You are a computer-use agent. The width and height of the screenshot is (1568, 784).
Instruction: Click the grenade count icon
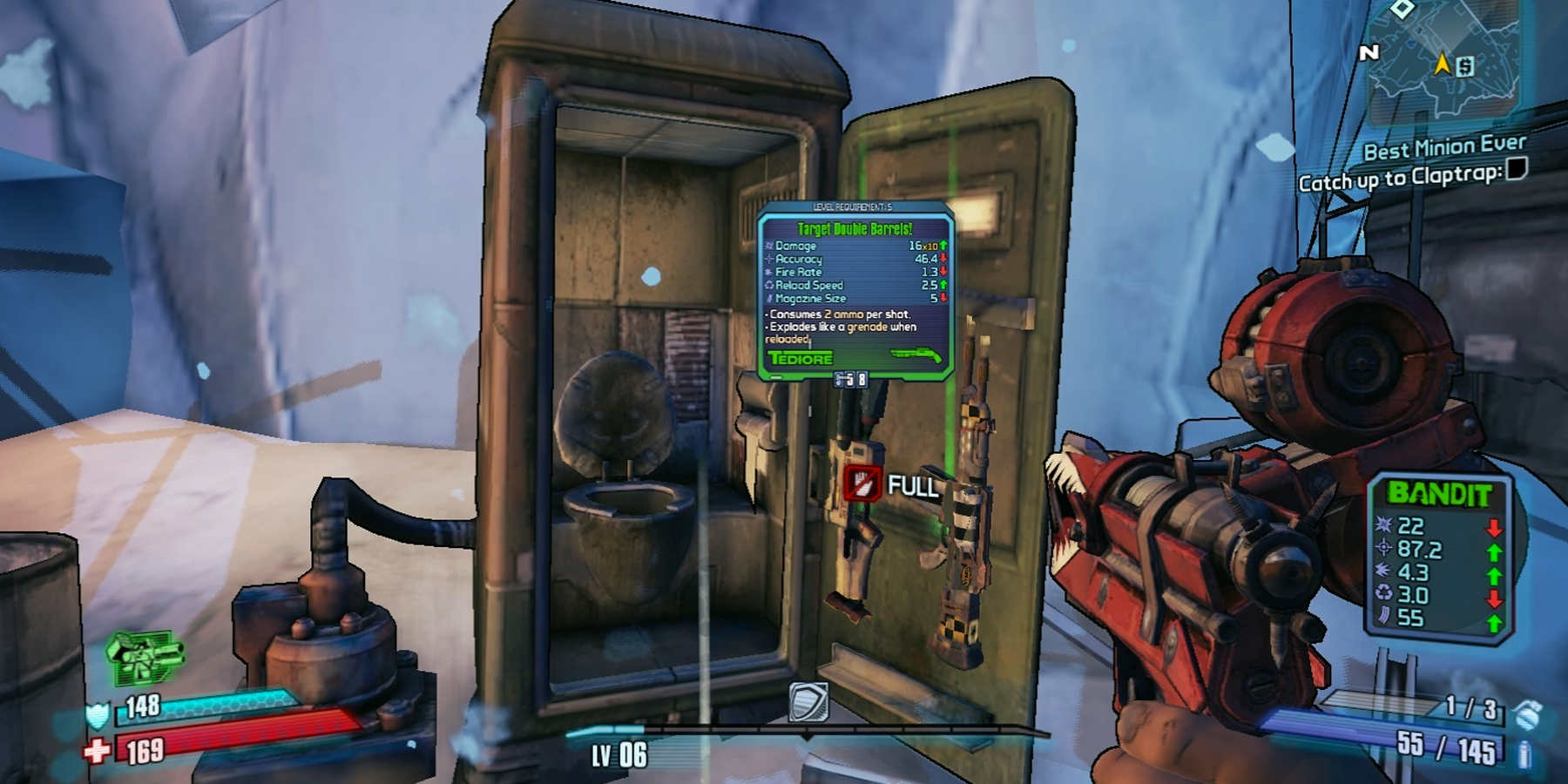coord(1527,714)
